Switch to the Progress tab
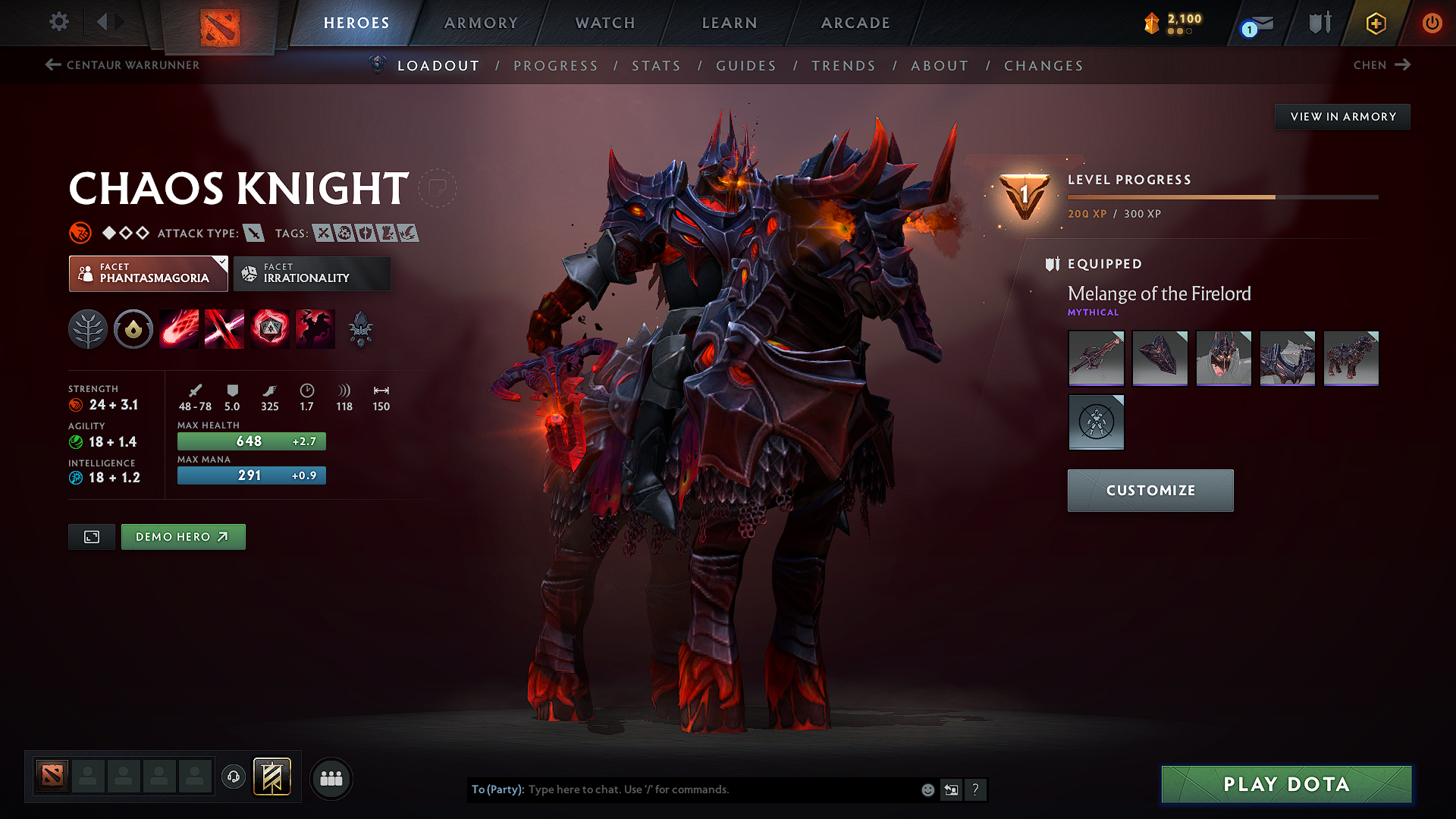The image size is (1456, 819). [556, 66]
